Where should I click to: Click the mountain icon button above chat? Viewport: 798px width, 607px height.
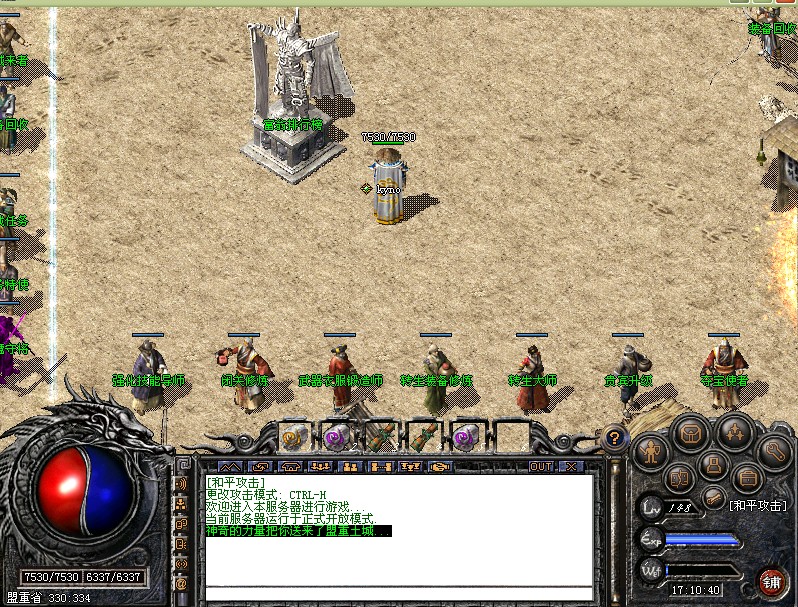(230, 466)
